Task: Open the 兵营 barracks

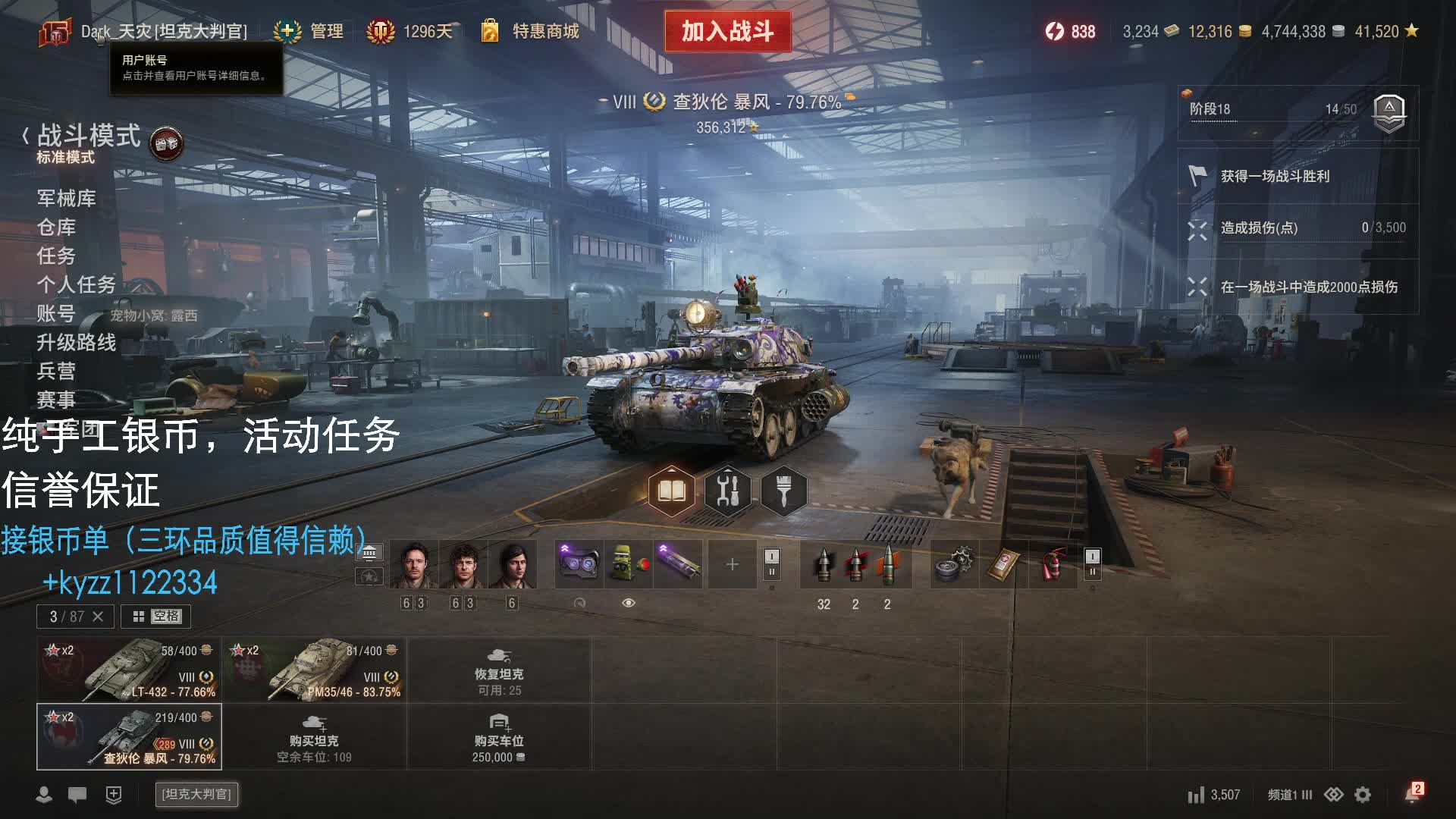Action: click(x=56, y=372)
